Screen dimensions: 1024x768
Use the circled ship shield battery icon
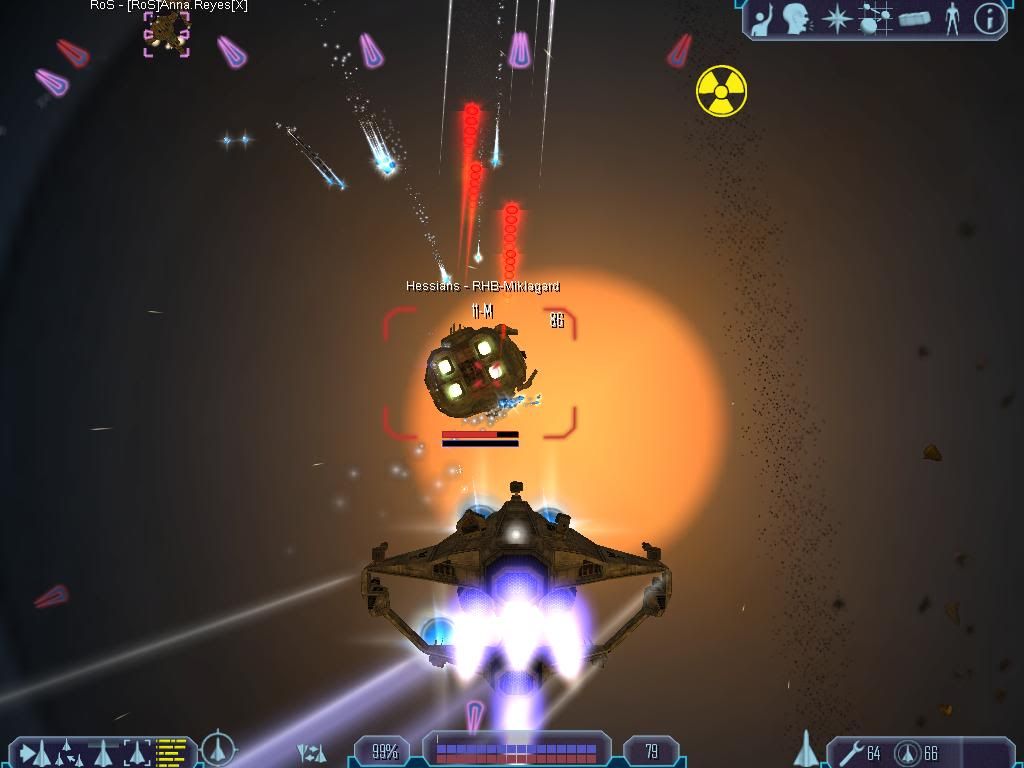click(x=907, y=752)
